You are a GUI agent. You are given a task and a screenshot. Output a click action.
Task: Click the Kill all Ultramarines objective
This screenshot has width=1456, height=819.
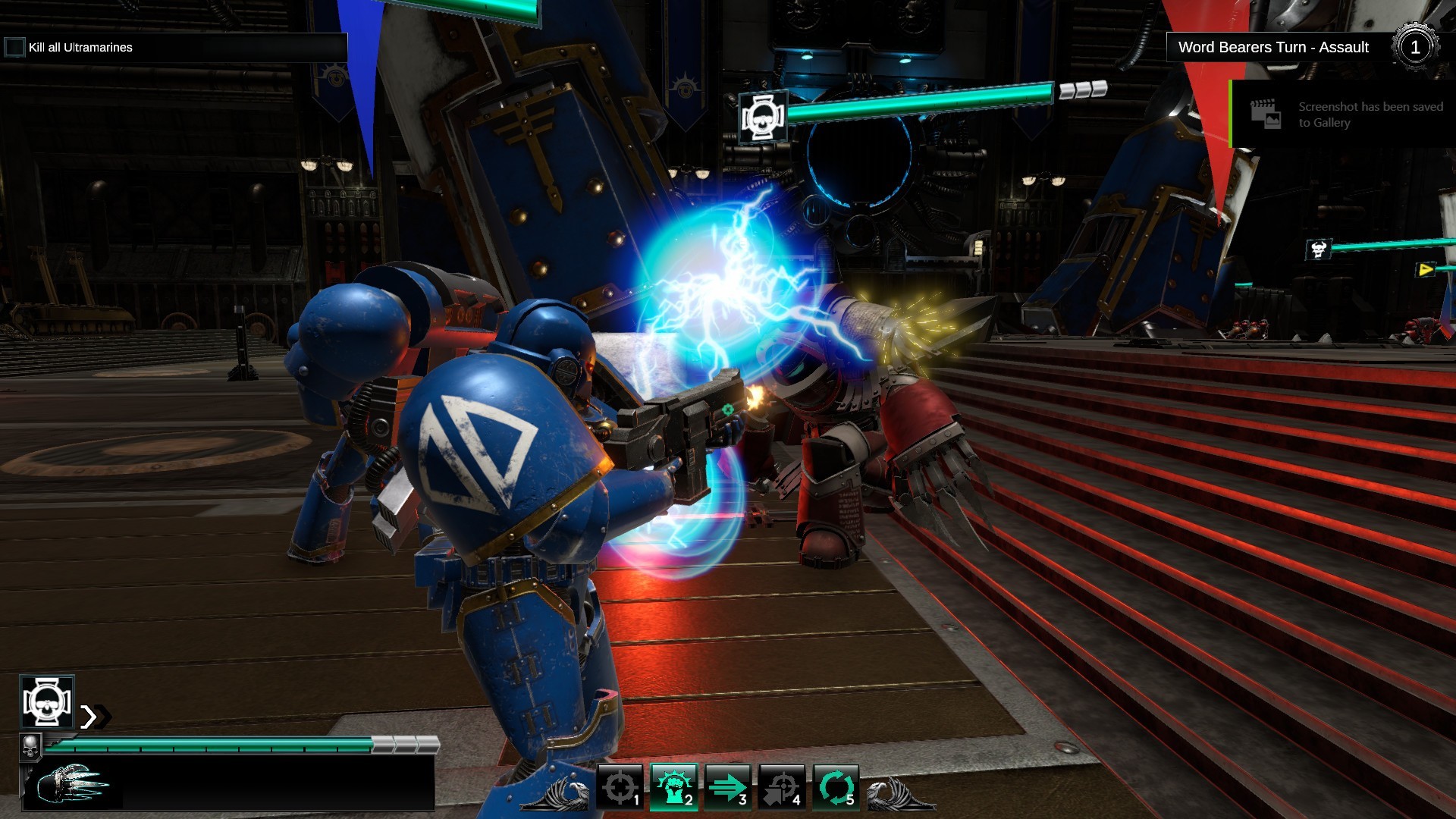pyautogui.click(x=80, y=47)
